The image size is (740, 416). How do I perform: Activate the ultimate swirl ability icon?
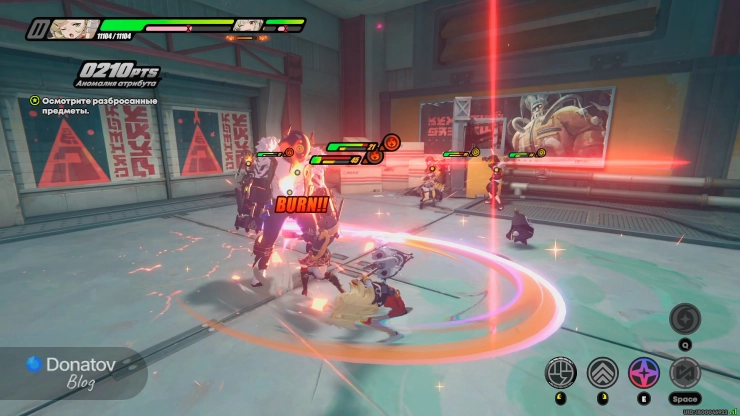pos(685,319)
